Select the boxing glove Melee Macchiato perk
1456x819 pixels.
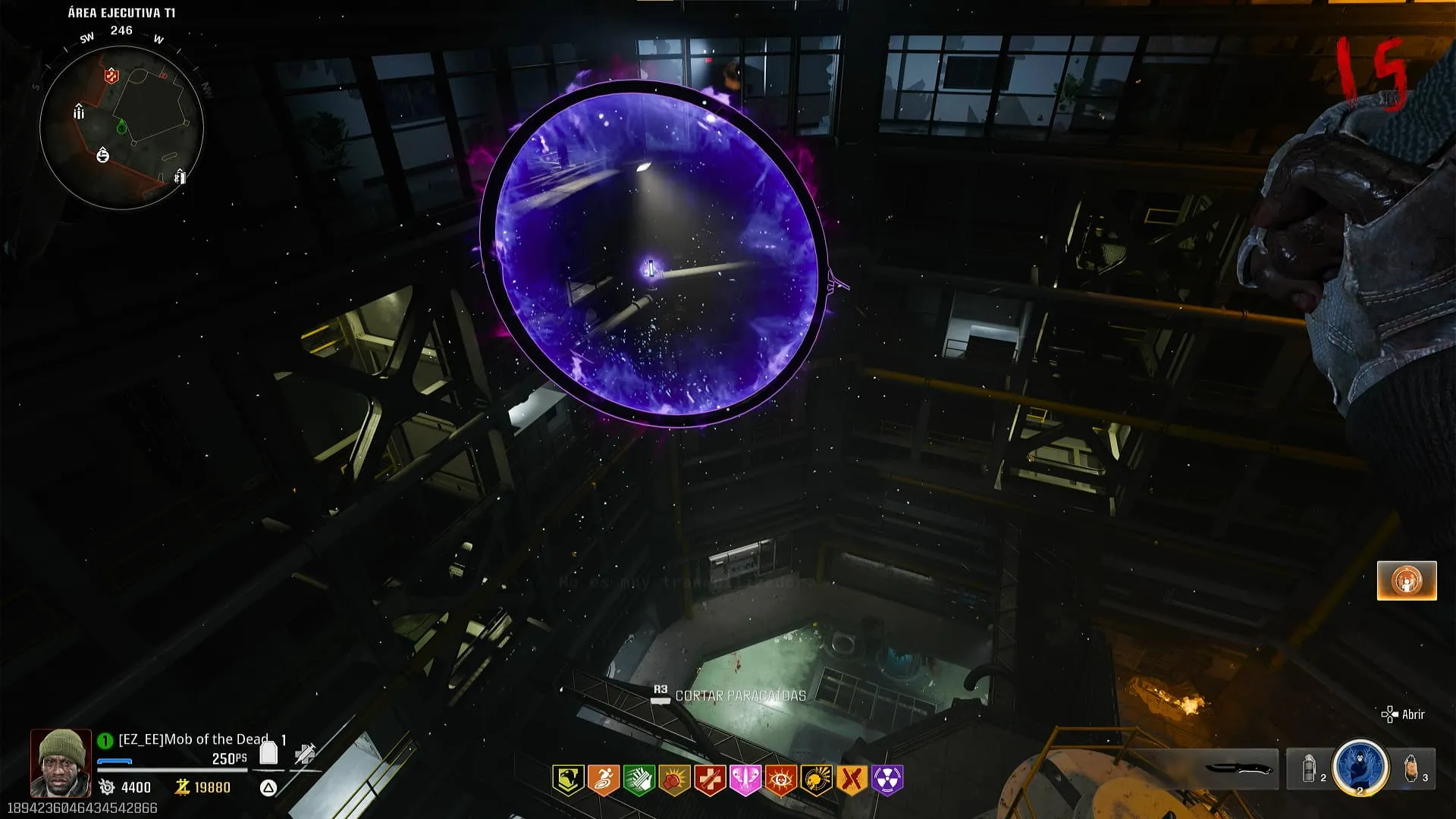tap(674, 780)
